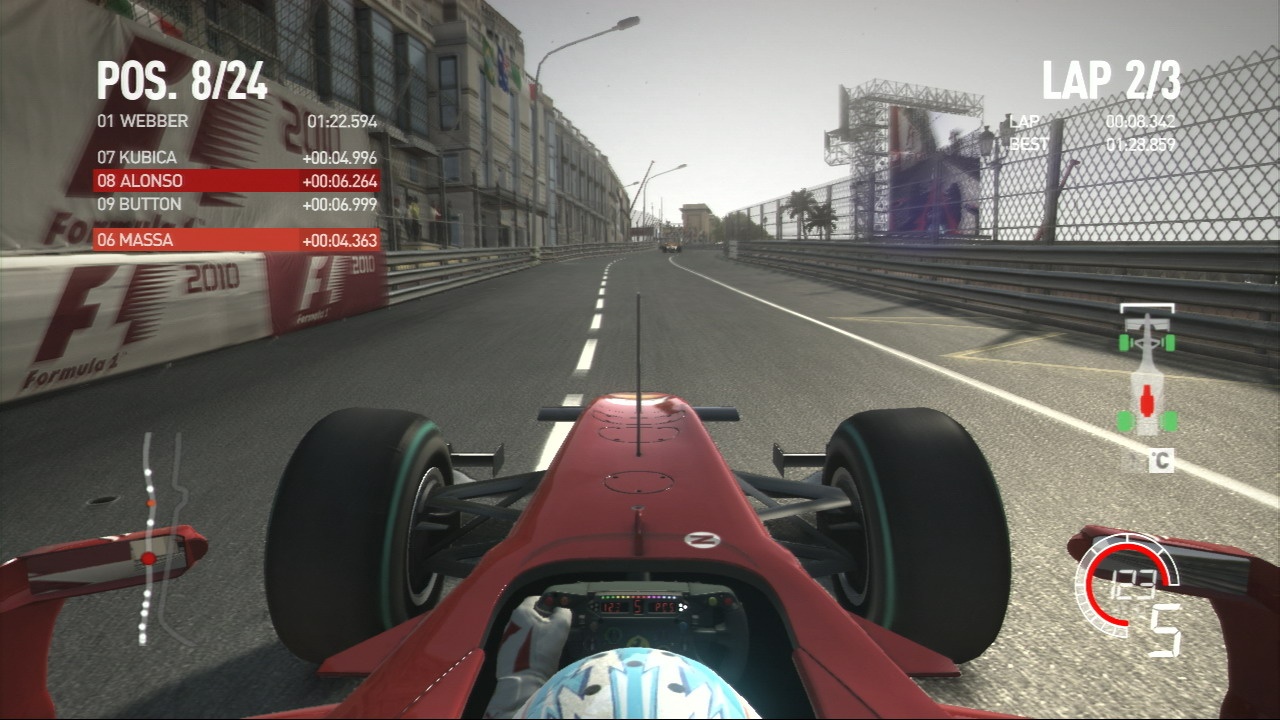
Task: Click the front-left tyre temperature indicator
Action: click(x=1123, y=341)
